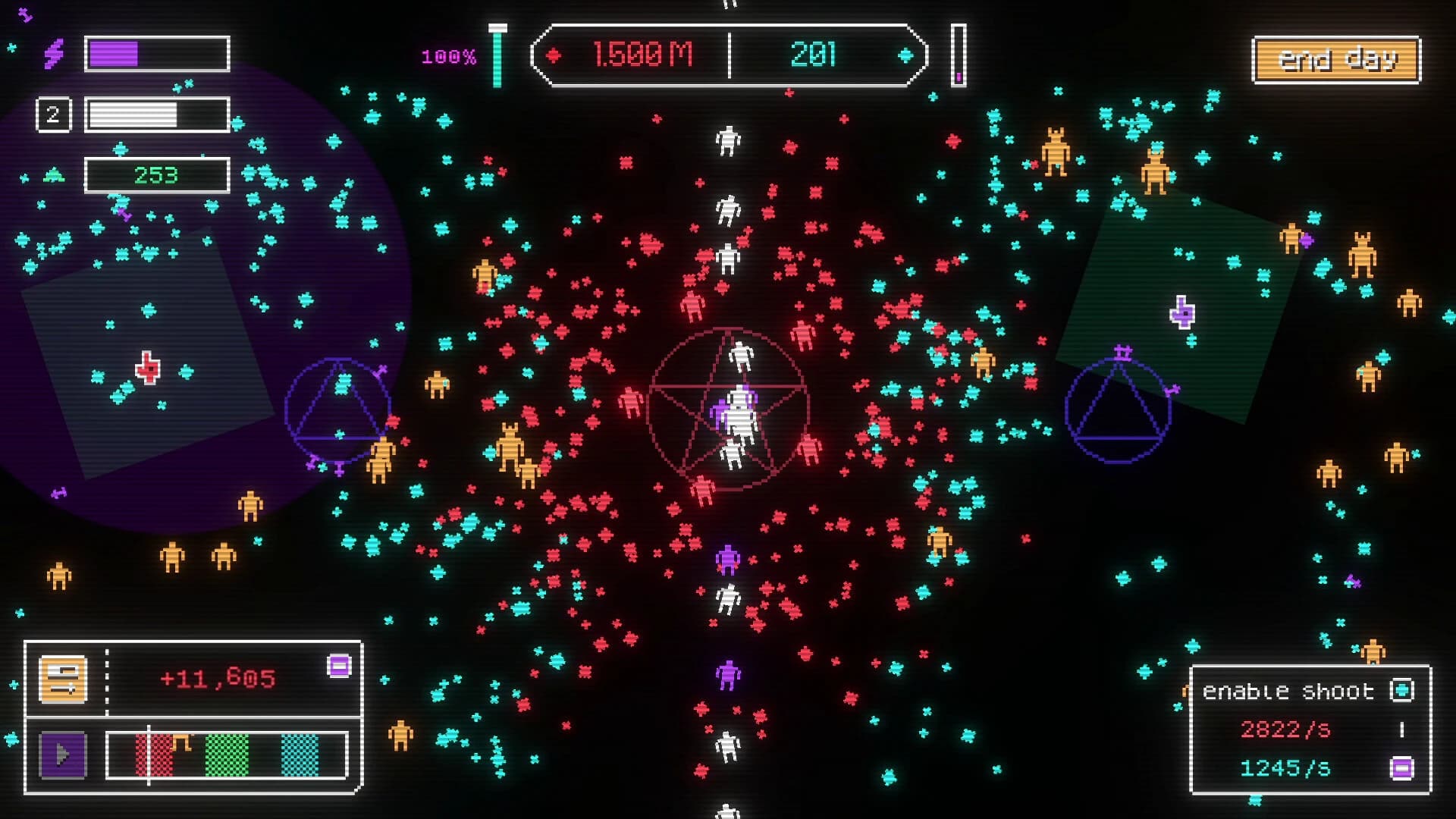This screenshot has height=819, width=1456.
Task: Toggle the small purple square beside +11,605
Action: (x=339, y=666)
